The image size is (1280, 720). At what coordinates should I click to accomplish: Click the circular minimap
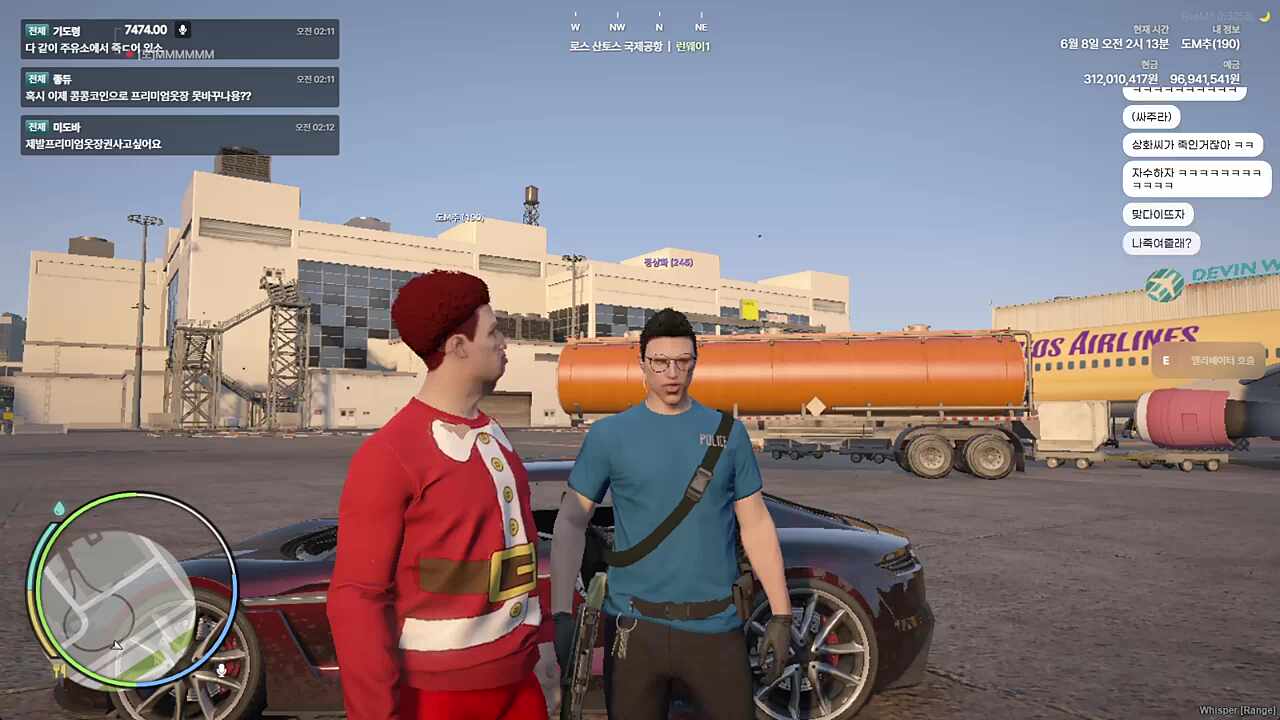[x=131, y=591]
